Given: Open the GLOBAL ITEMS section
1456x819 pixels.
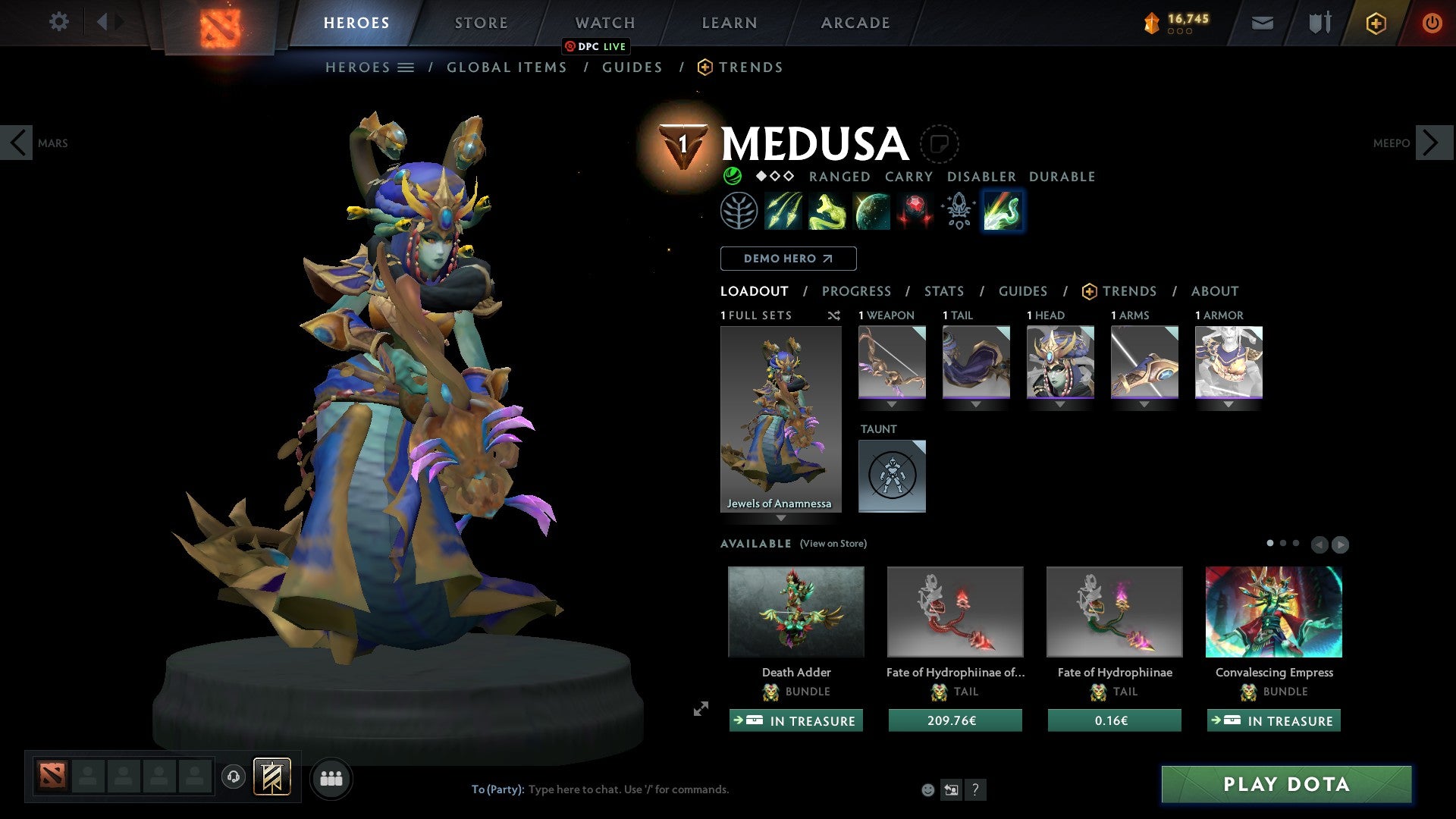Looking at the screenshot, I should pos(506,67).
